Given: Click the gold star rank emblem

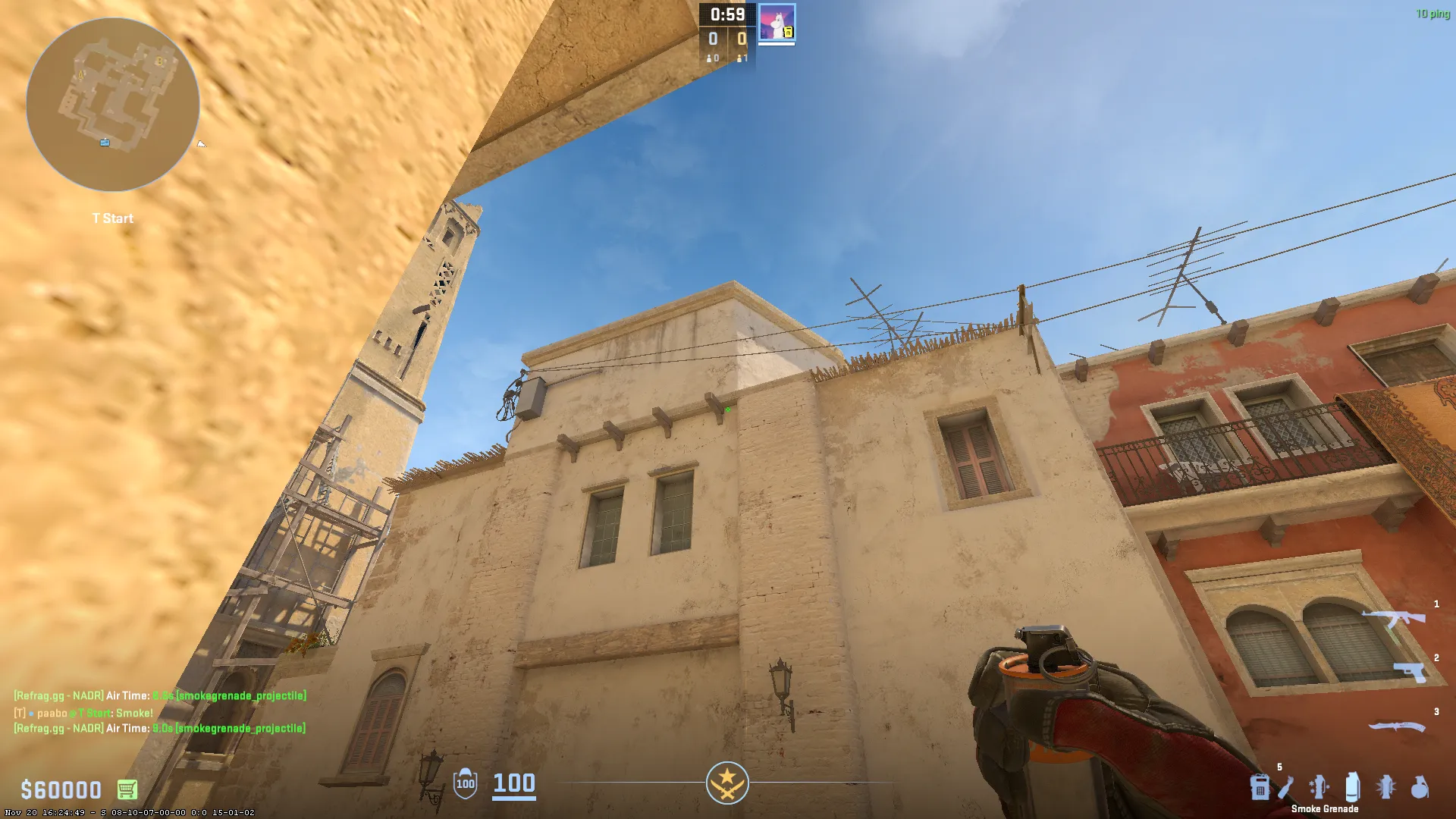Looking at the screenshot, I should click(x=727, y=783).
